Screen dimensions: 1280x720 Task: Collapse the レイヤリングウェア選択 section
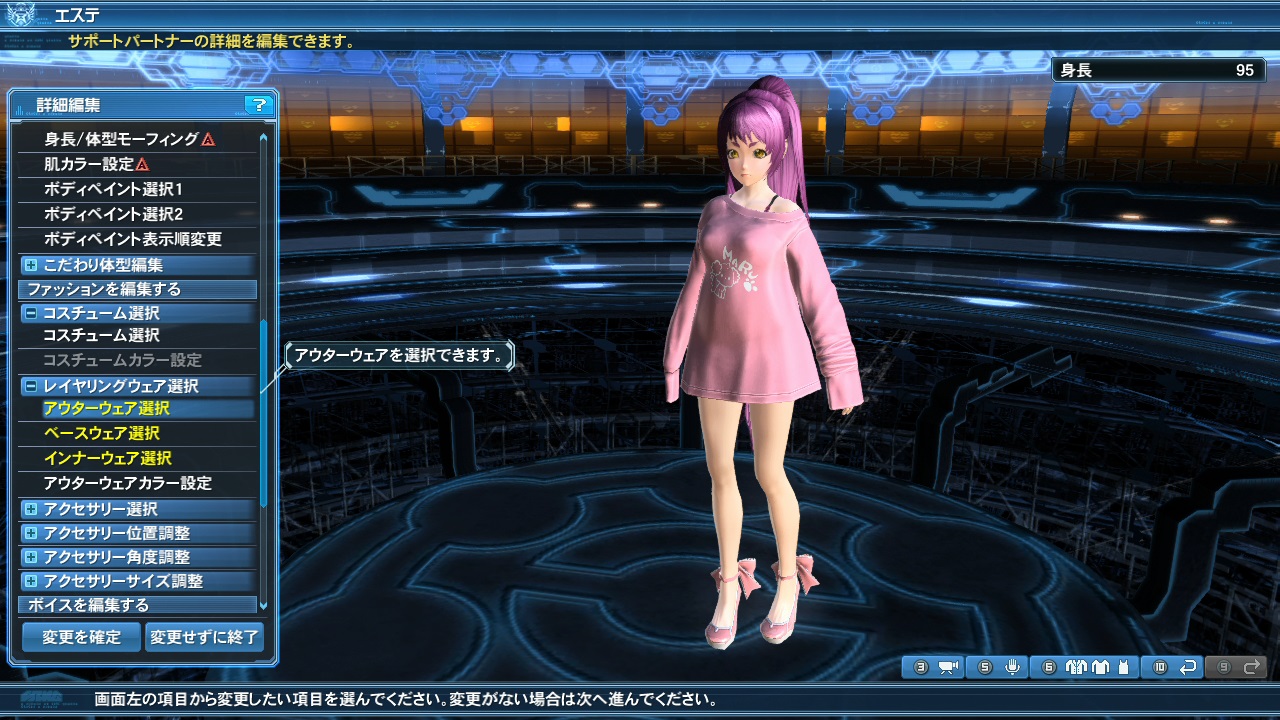(x=31, y=386)
